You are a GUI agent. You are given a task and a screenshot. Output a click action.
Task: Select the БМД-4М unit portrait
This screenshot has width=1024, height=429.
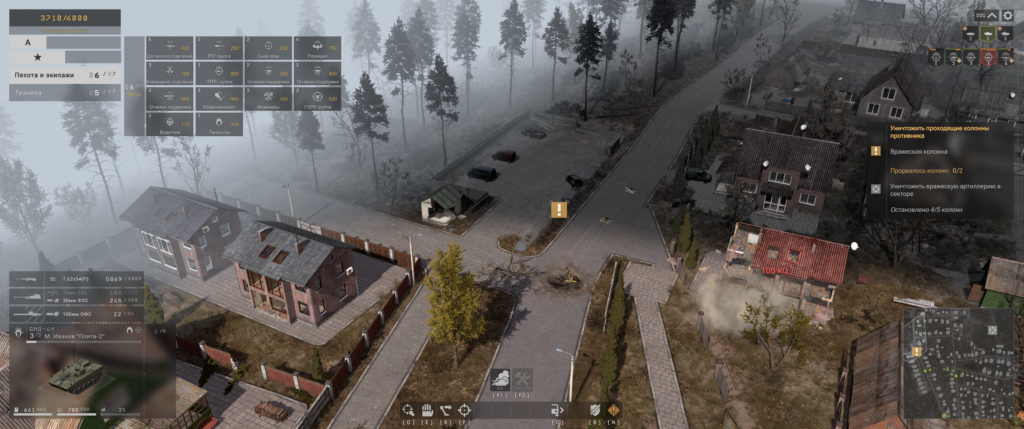pos(75,375)
